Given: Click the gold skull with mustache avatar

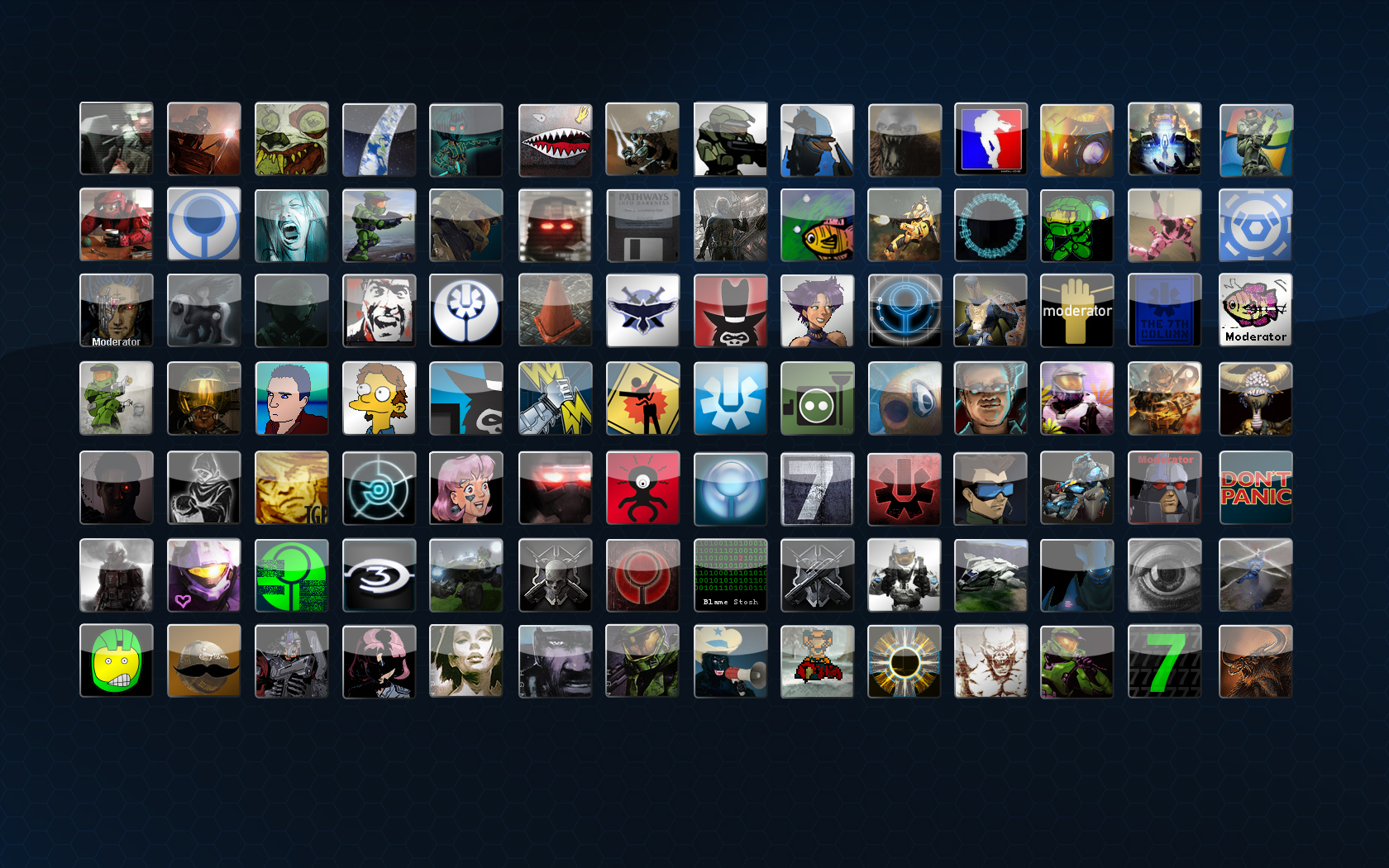Looking at the screenshot, I should click(204, 661).
